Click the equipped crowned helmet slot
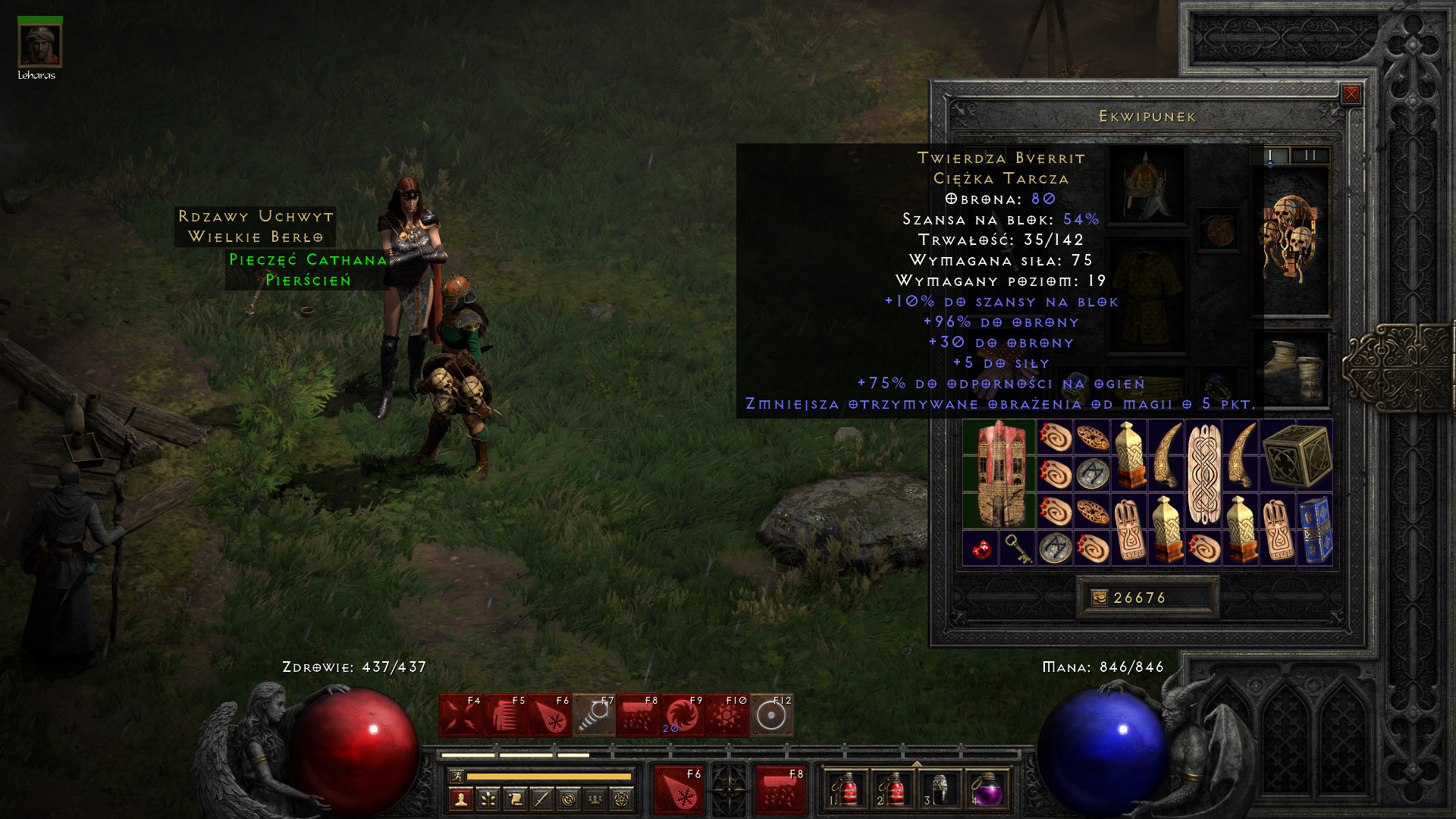 1146,184
